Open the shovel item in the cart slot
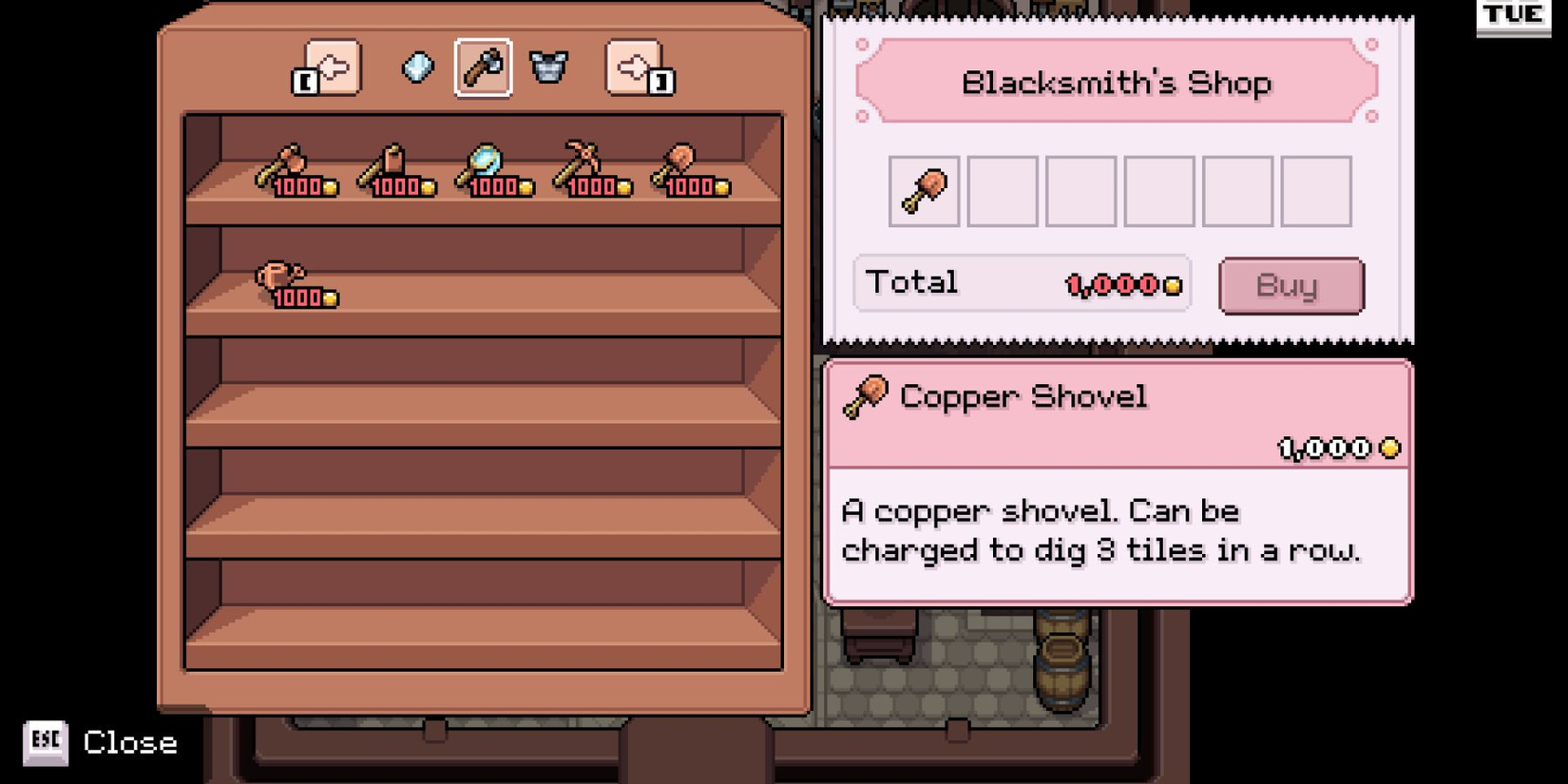 pyautogui.click(x=922, y=190)
